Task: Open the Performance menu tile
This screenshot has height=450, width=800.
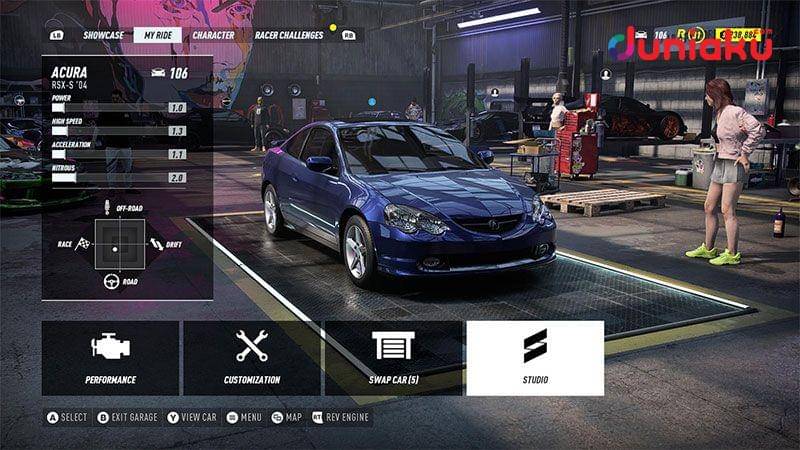Action: pyautogui.click(x=110, y=358)
